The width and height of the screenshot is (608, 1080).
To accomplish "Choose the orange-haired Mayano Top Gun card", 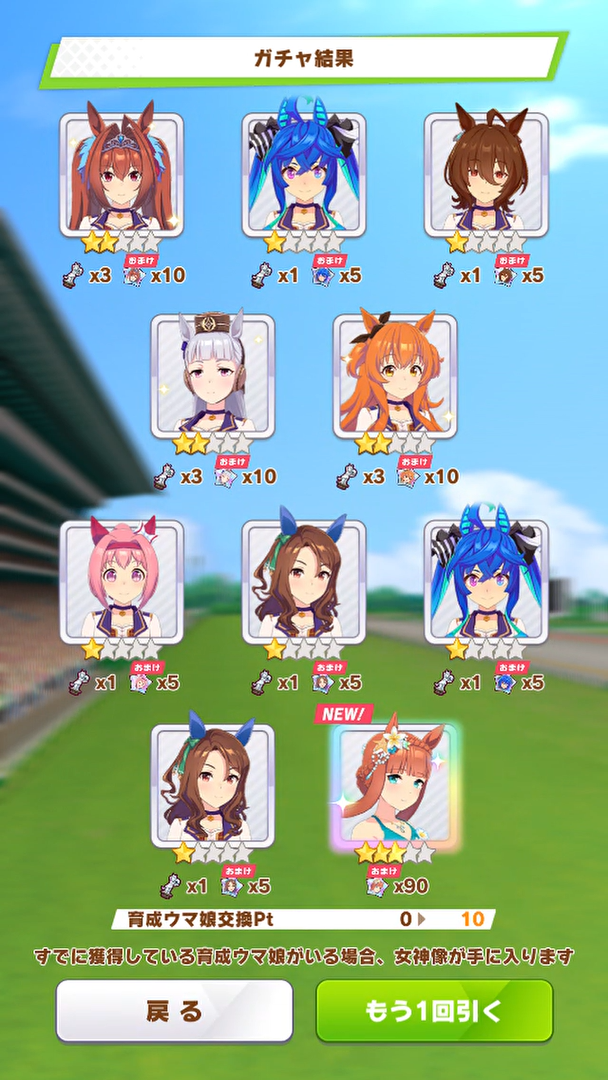I will tap(395, 376).
